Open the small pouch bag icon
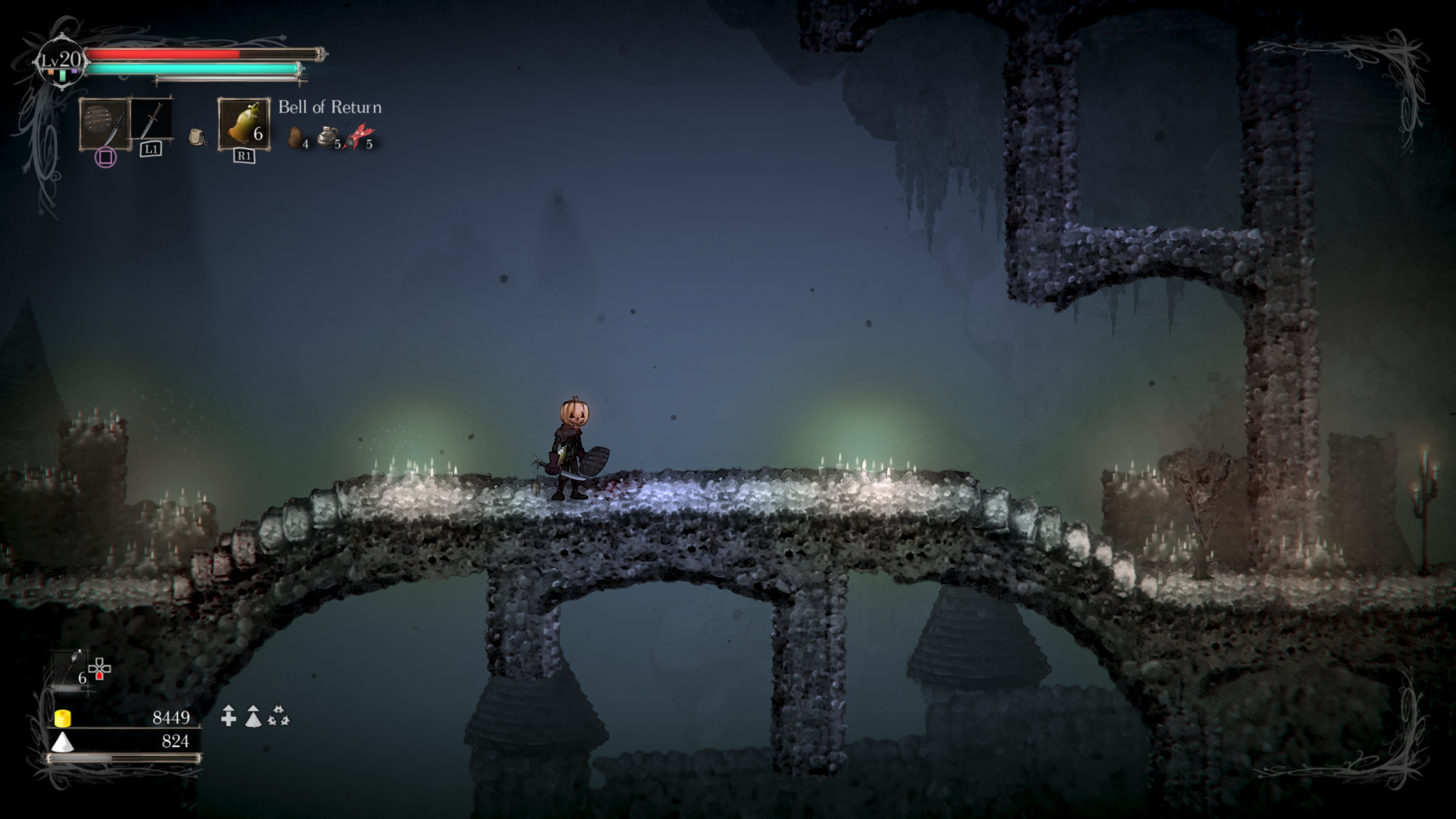 tap(197, 137)
